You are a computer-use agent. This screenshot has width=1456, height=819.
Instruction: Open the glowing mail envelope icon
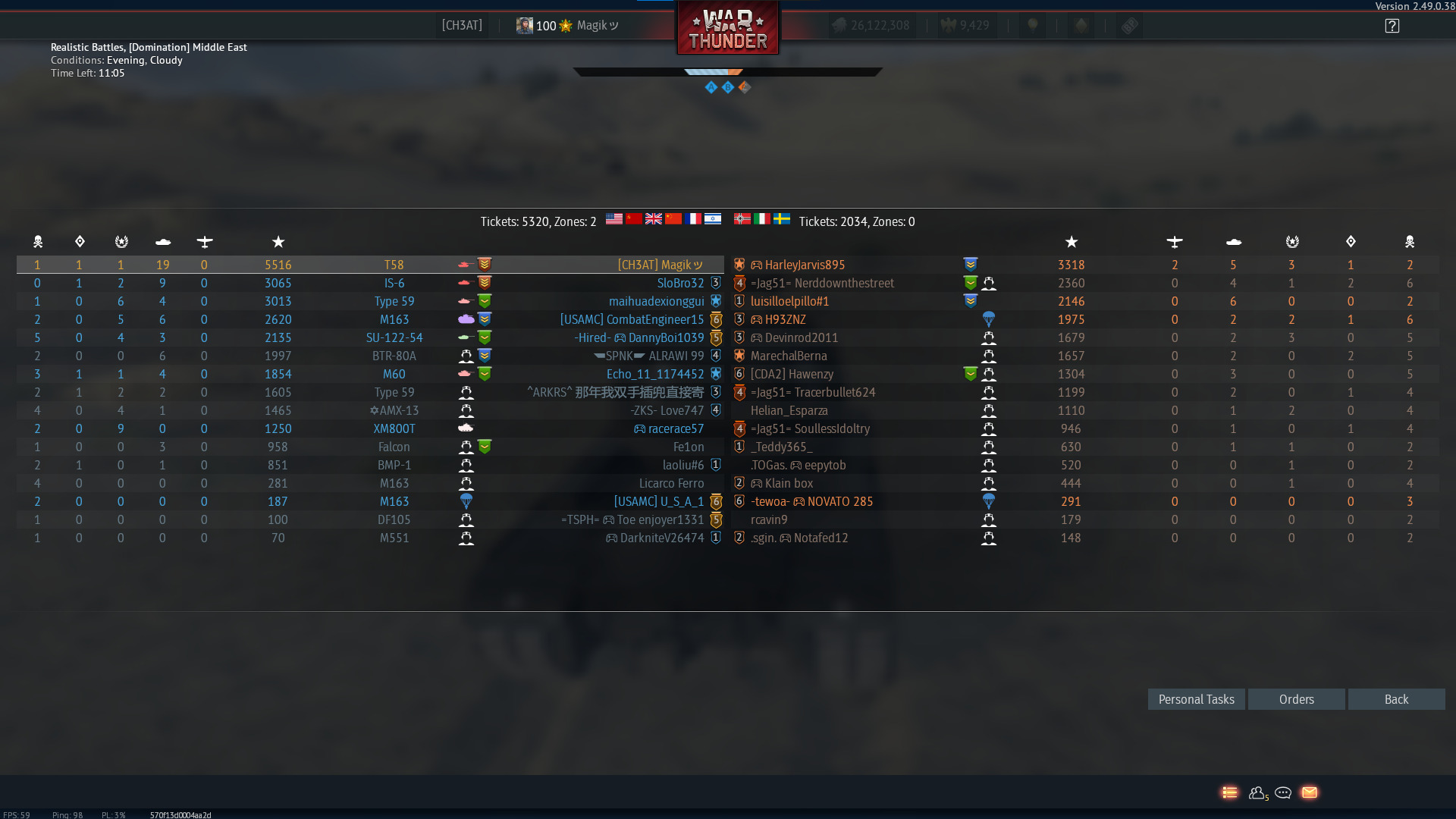click(x=1310, y=792)
